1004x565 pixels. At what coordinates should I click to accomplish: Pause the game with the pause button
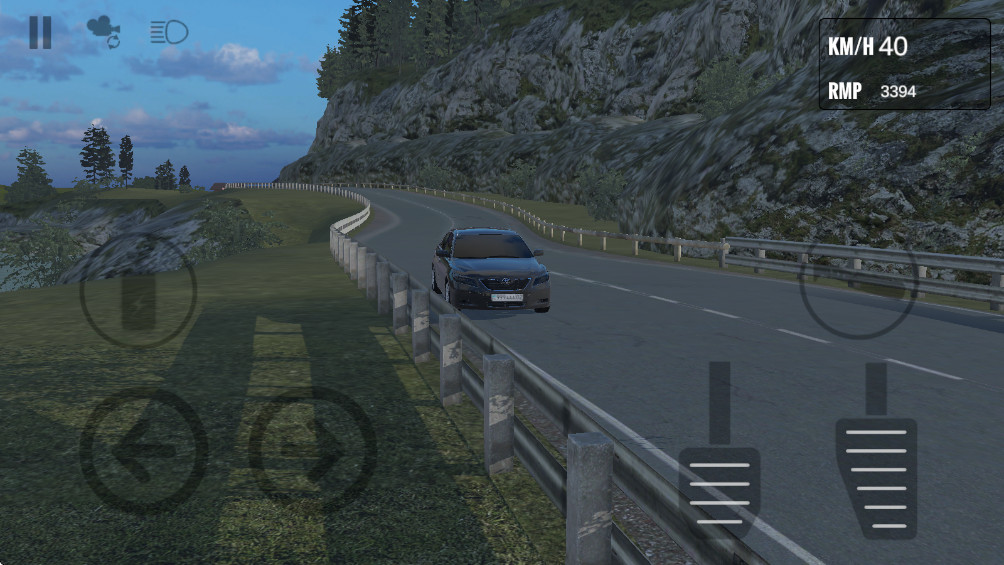coord(40,32)
